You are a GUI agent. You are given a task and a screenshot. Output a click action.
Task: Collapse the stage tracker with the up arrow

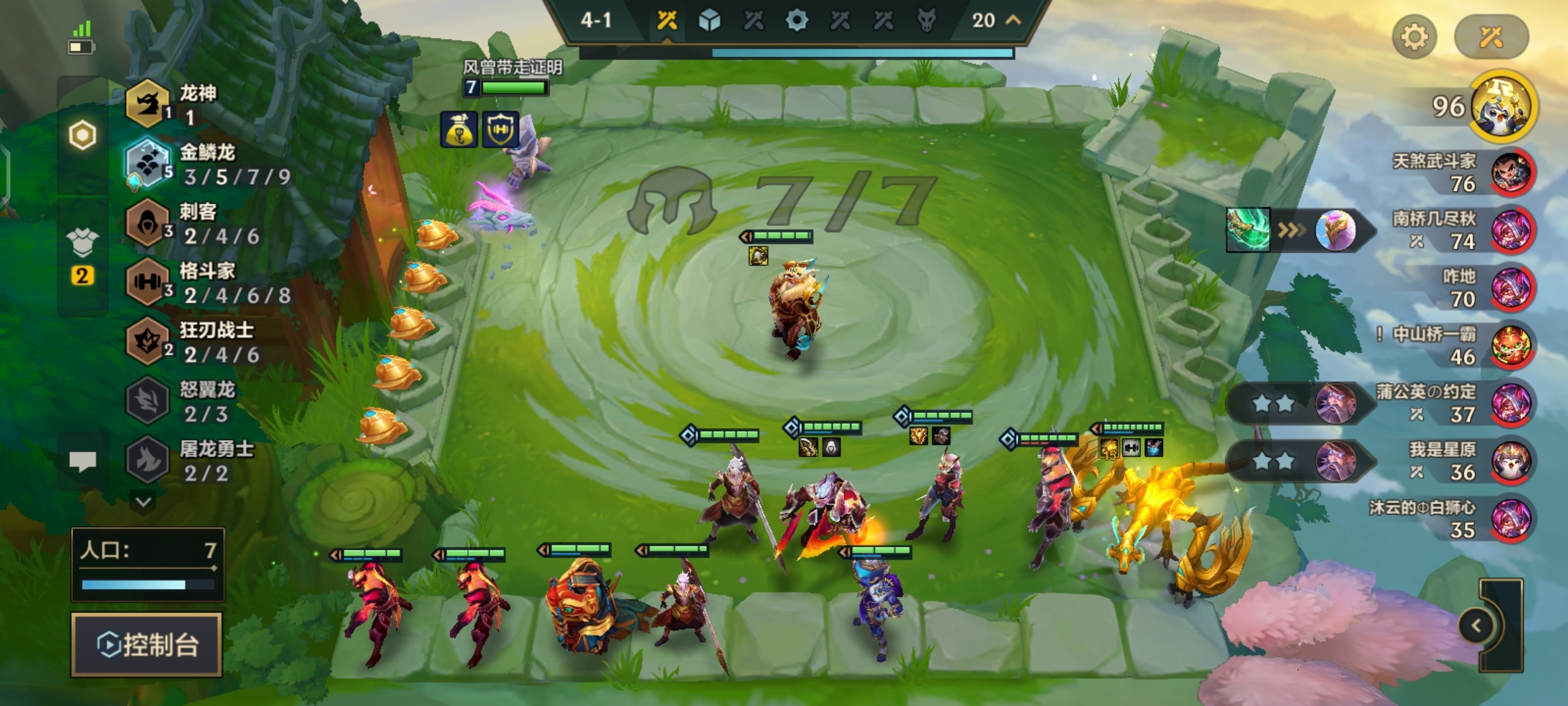tap(1013, 20)
